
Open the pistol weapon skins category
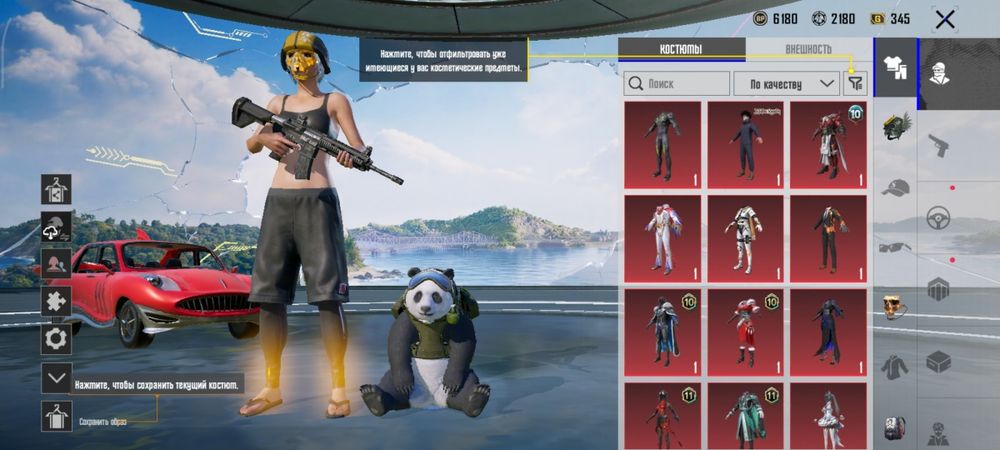tap(938, 144)
